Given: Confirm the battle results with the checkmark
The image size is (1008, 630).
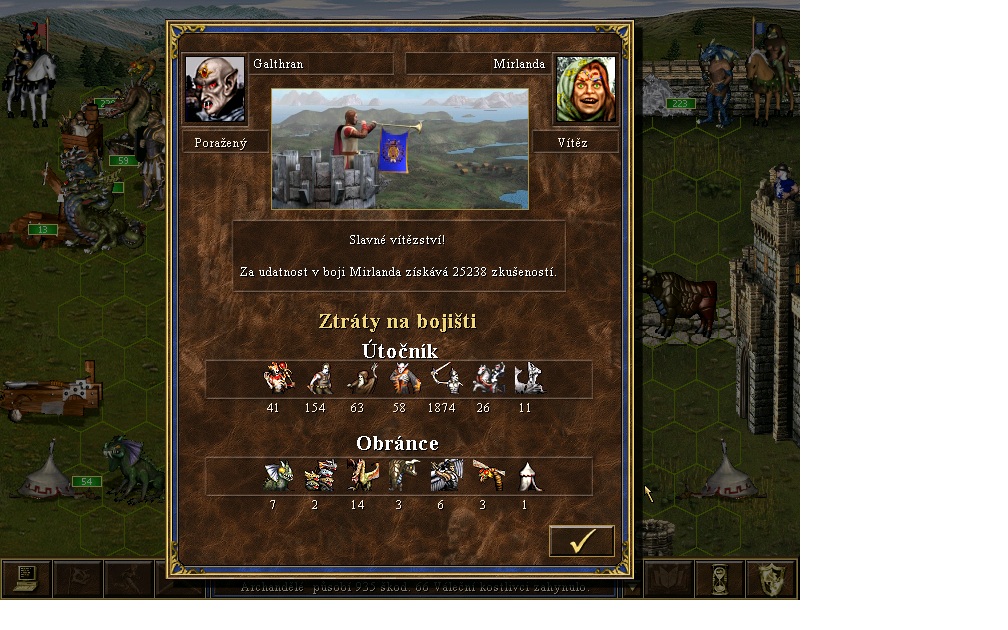Looking at the screenshot, I should 581,541.
